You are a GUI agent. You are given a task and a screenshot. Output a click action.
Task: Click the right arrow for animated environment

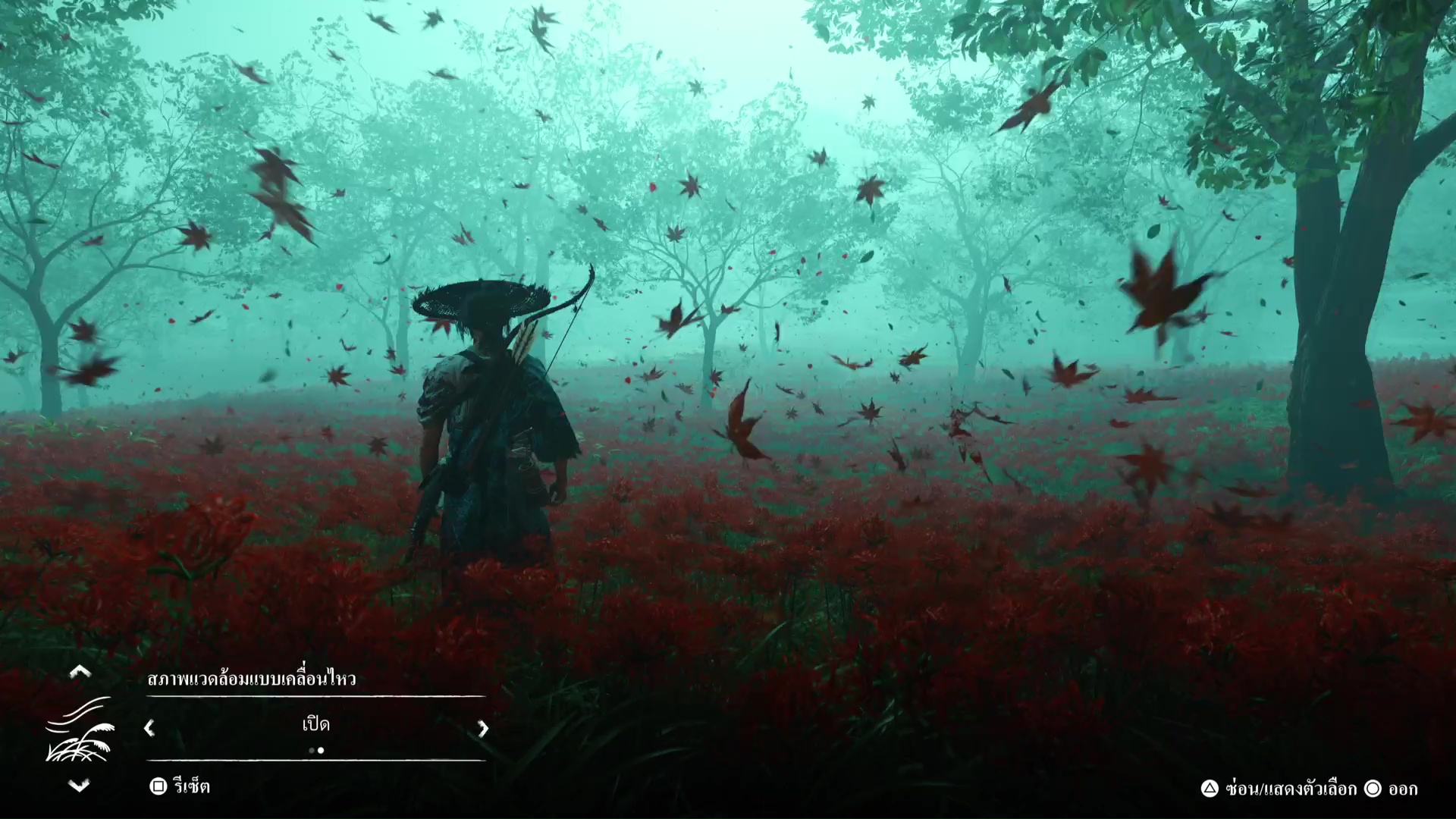pos(482,728)
